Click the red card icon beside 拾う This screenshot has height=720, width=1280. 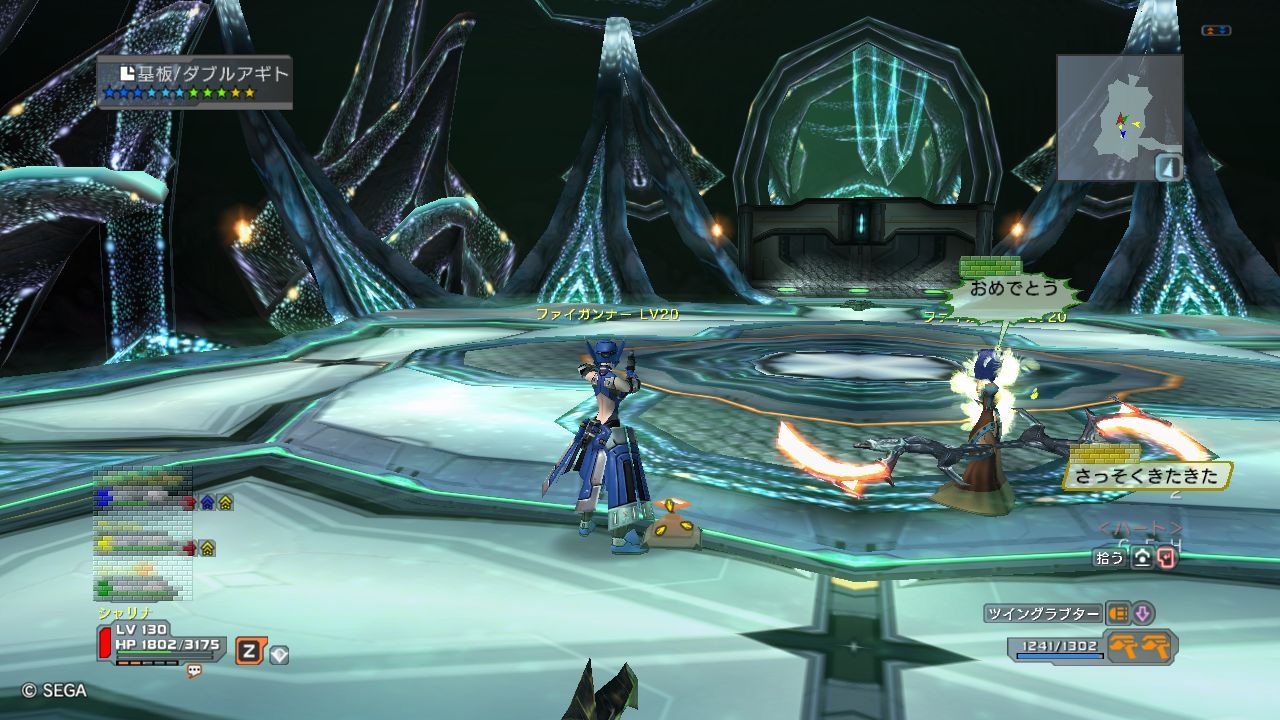coord(1166,558)
